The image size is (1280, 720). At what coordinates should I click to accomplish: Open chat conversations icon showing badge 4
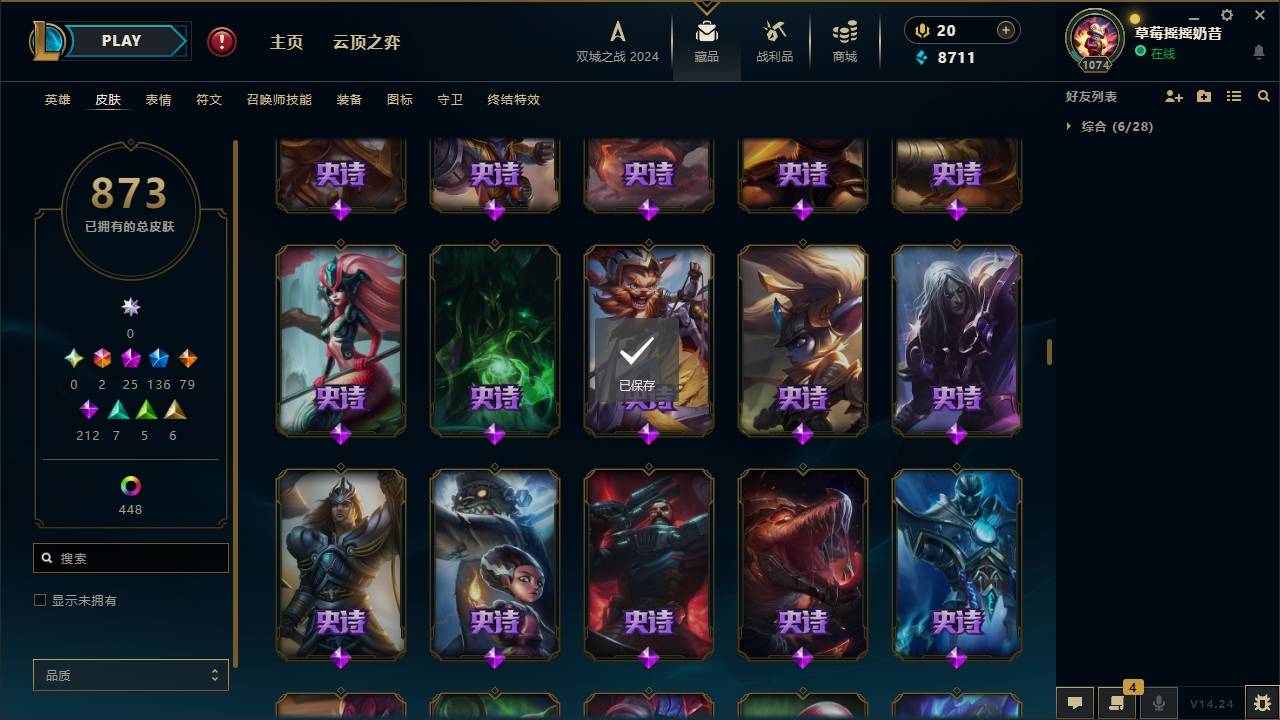[1117, 703]
